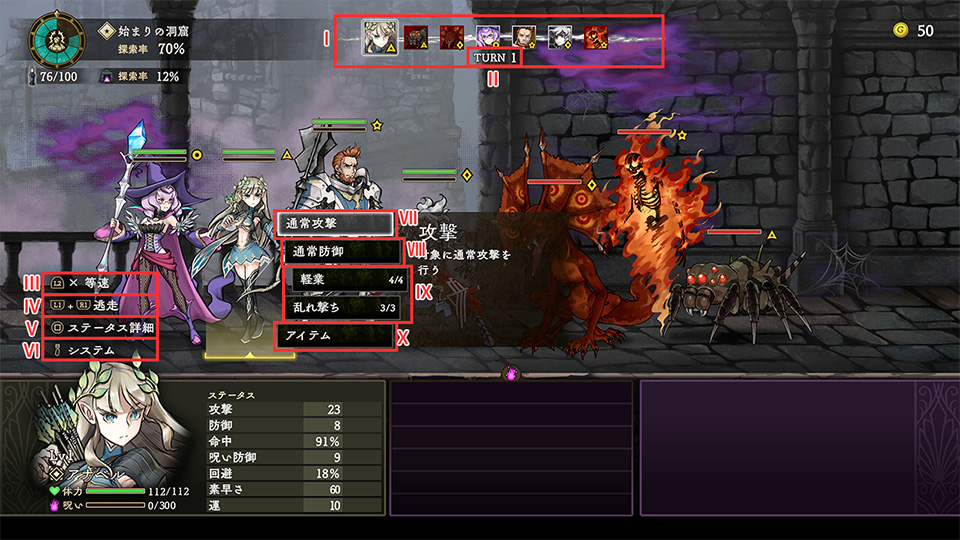
Task: Select the spider portrait in the turn order
Action: click(x=417, y=38)
